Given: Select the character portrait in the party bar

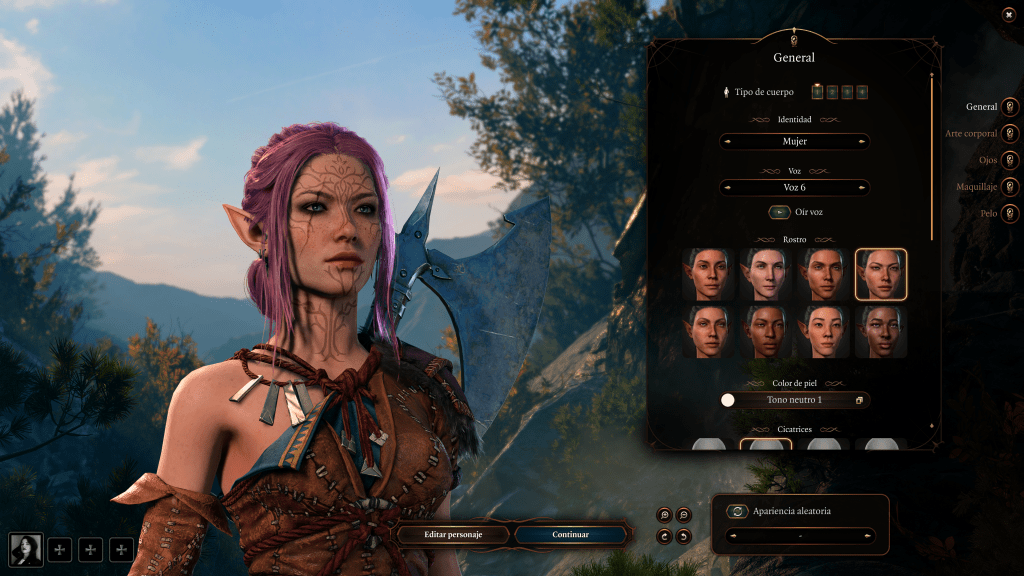Looking at the screenshot, I should click(x=25, y=548).
